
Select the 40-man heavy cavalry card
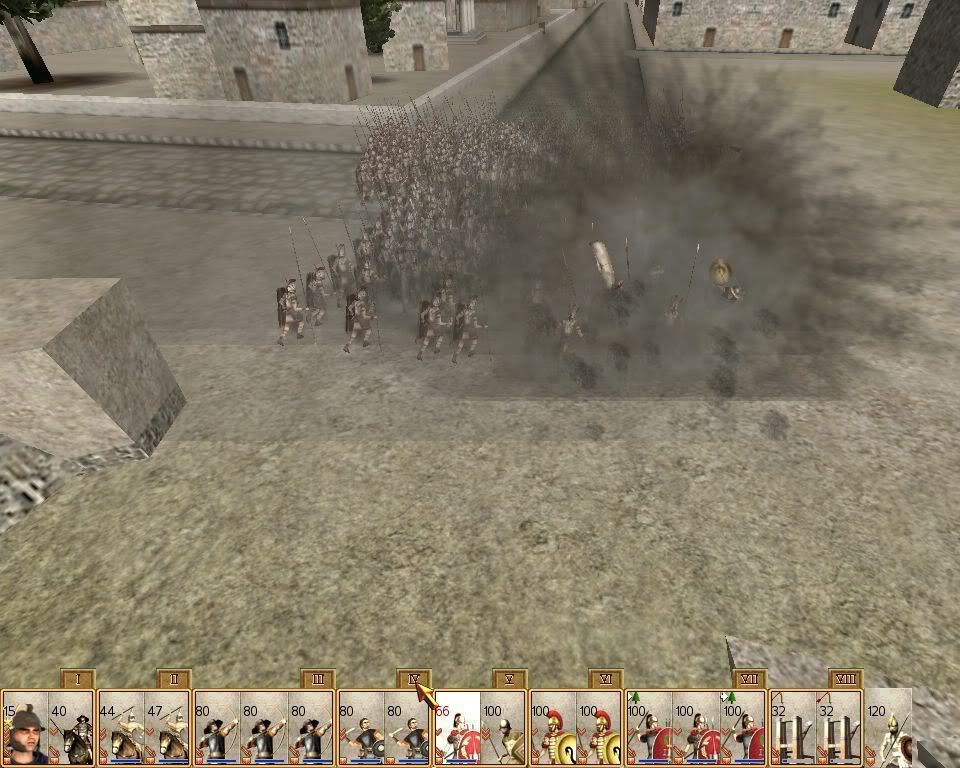coord(71,728)
